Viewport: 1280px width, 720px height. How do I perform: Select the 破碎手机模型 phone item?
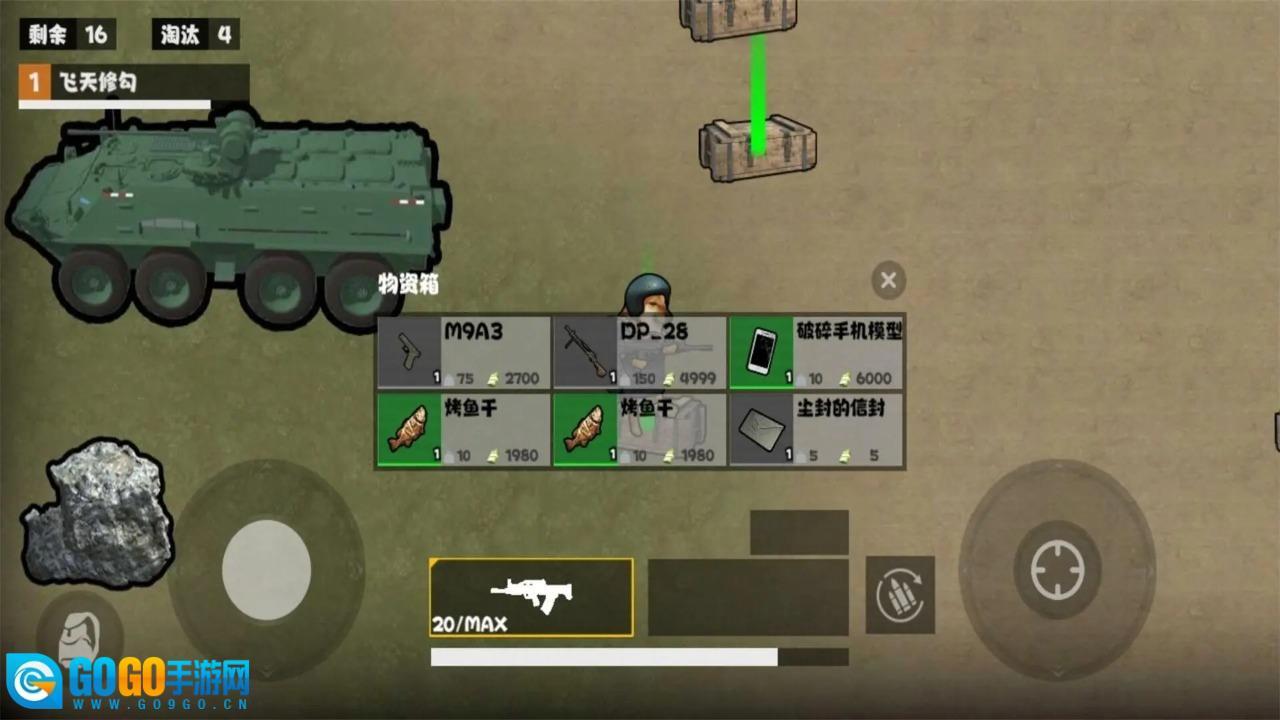click(x=817, y=352)
